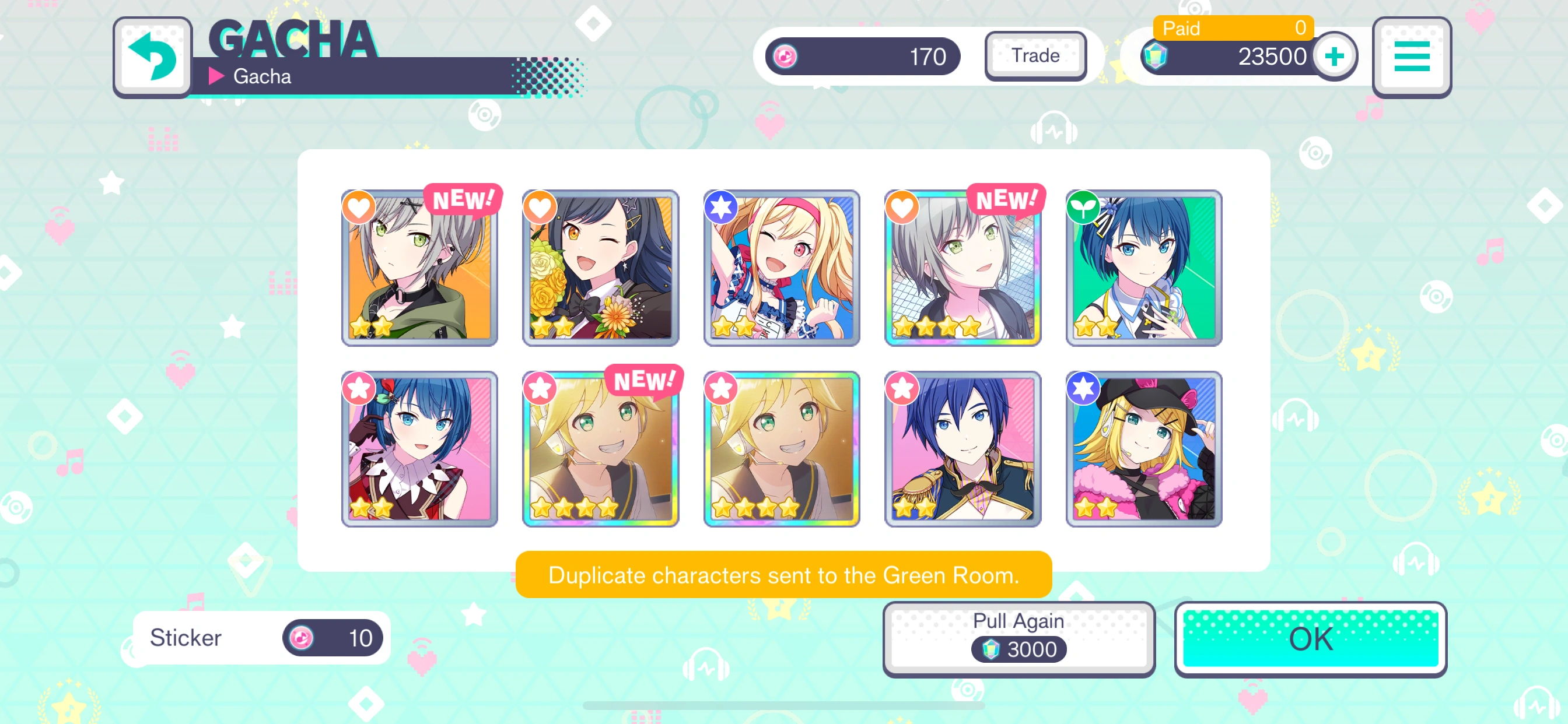
Task: Click the blue star icon on blonde card
Action: coord(722,207)
